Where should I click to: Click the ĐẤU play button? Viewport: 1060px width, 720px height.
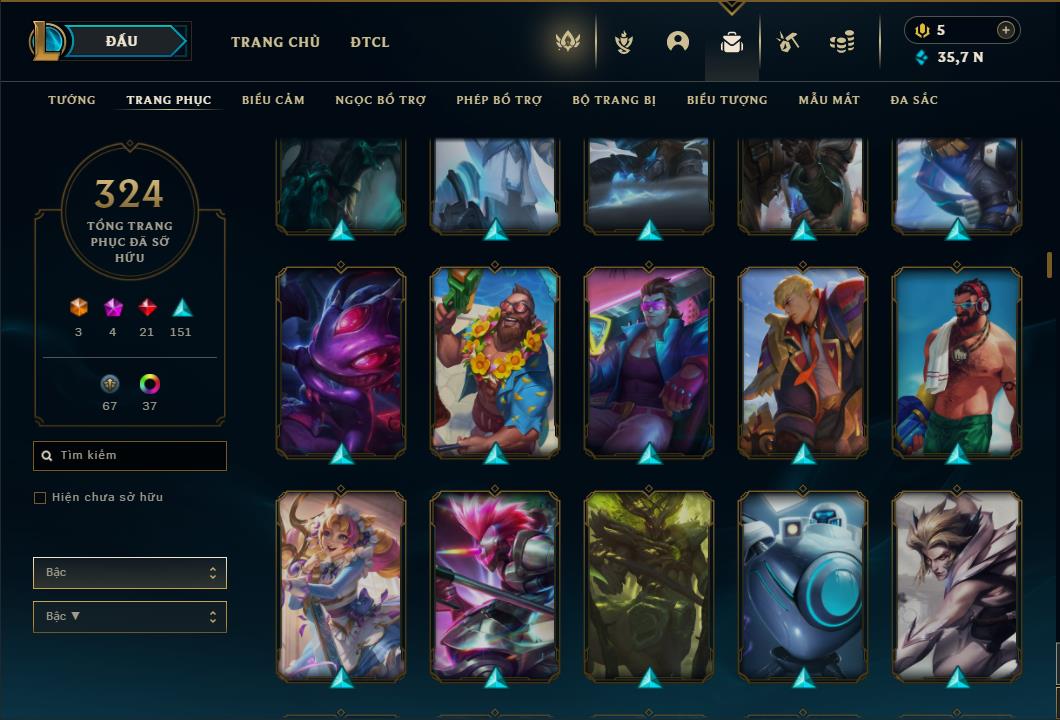click(122, 41)
